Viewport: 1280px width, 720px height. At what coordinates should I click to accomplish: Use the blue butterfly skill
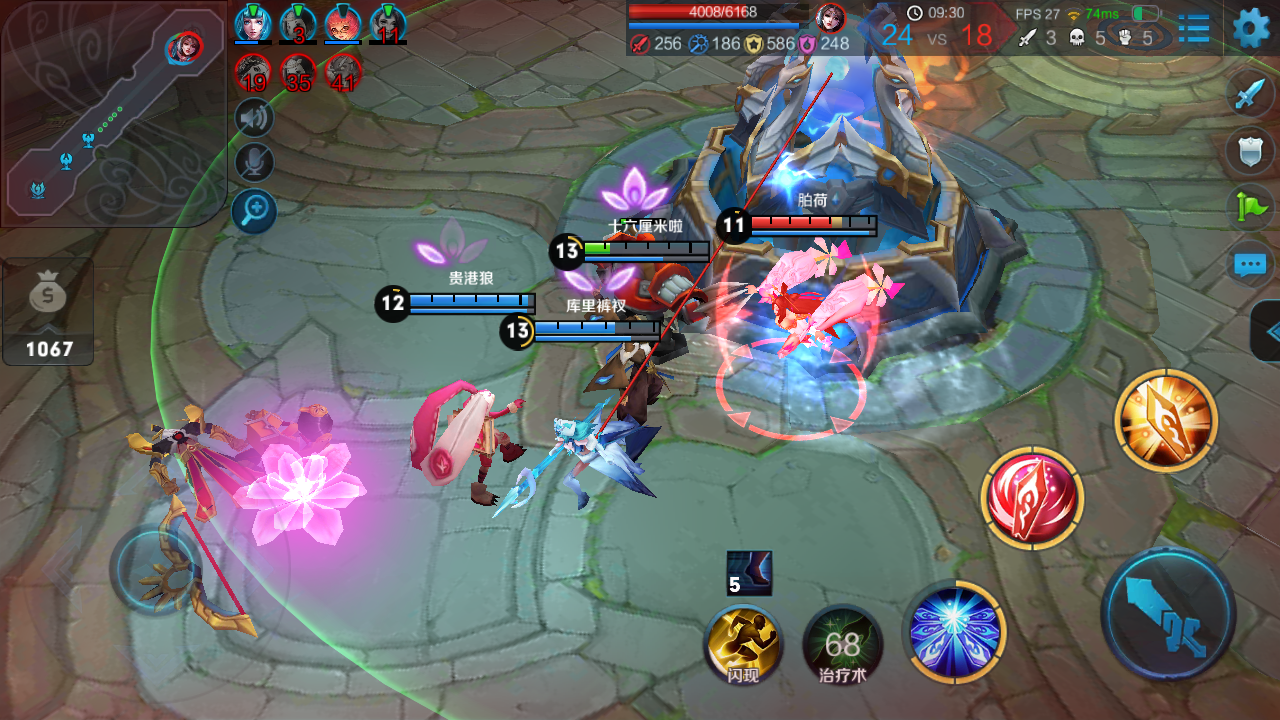[953, 632]
